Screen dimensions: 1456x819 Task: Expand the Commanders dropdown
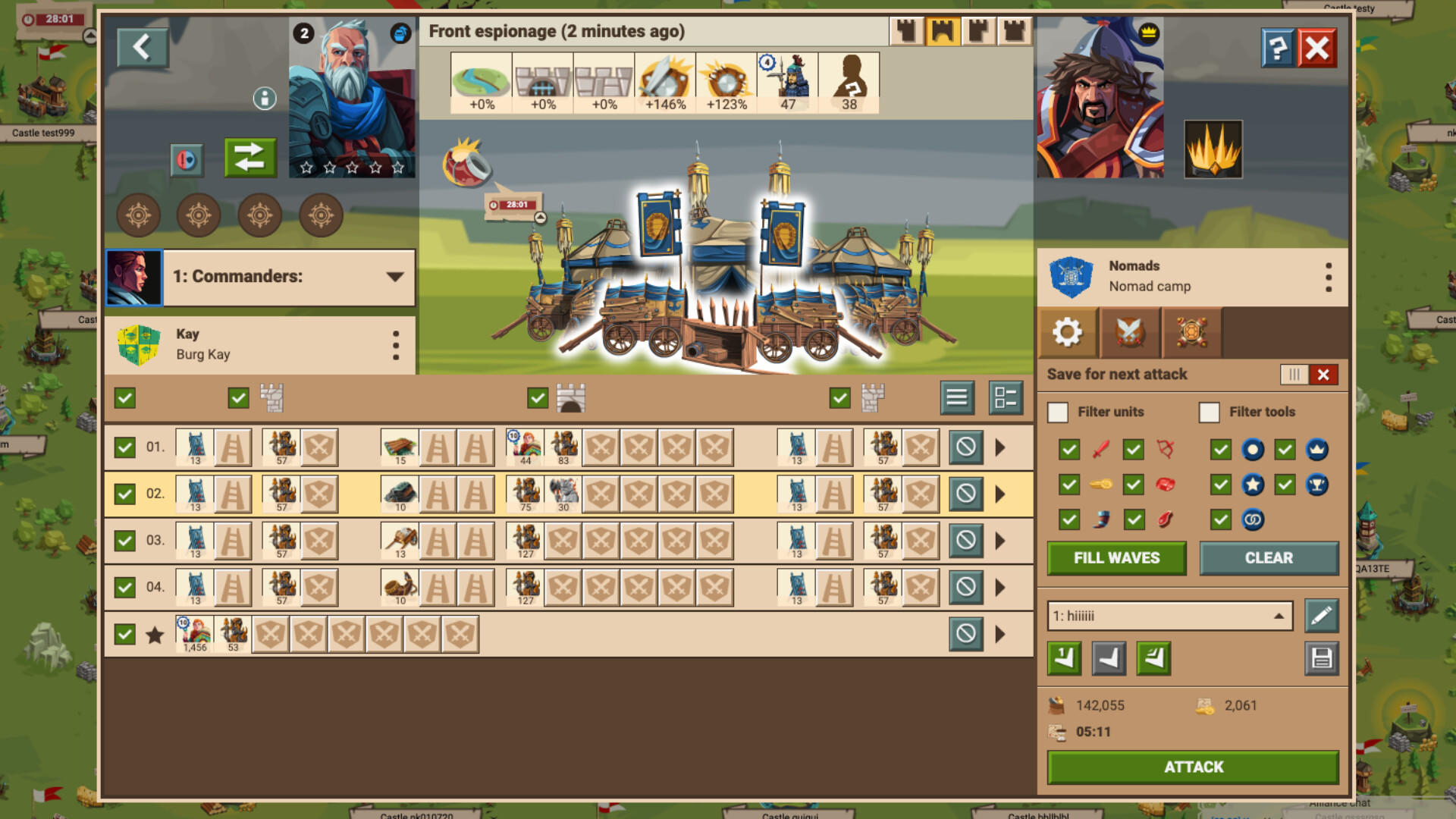[395, 276]
